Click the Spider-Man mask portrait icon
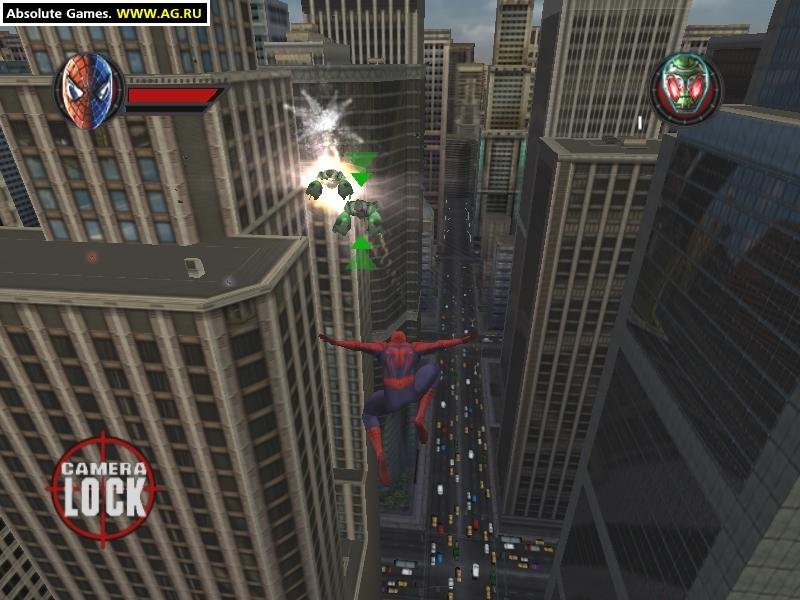This screenshot has height=600, width=800. point(87,90)
